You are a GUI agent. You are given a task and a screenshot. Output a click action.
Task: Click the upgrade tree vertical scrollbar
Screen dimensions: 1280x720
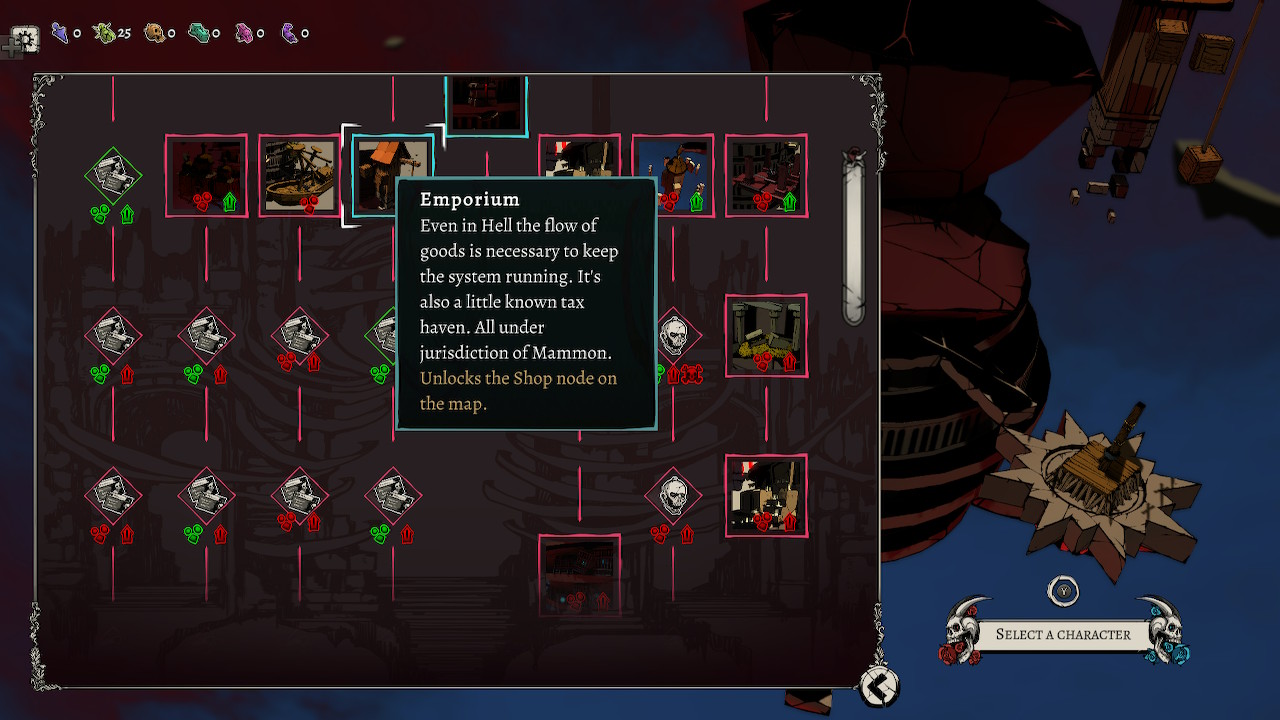coord(853,240)
